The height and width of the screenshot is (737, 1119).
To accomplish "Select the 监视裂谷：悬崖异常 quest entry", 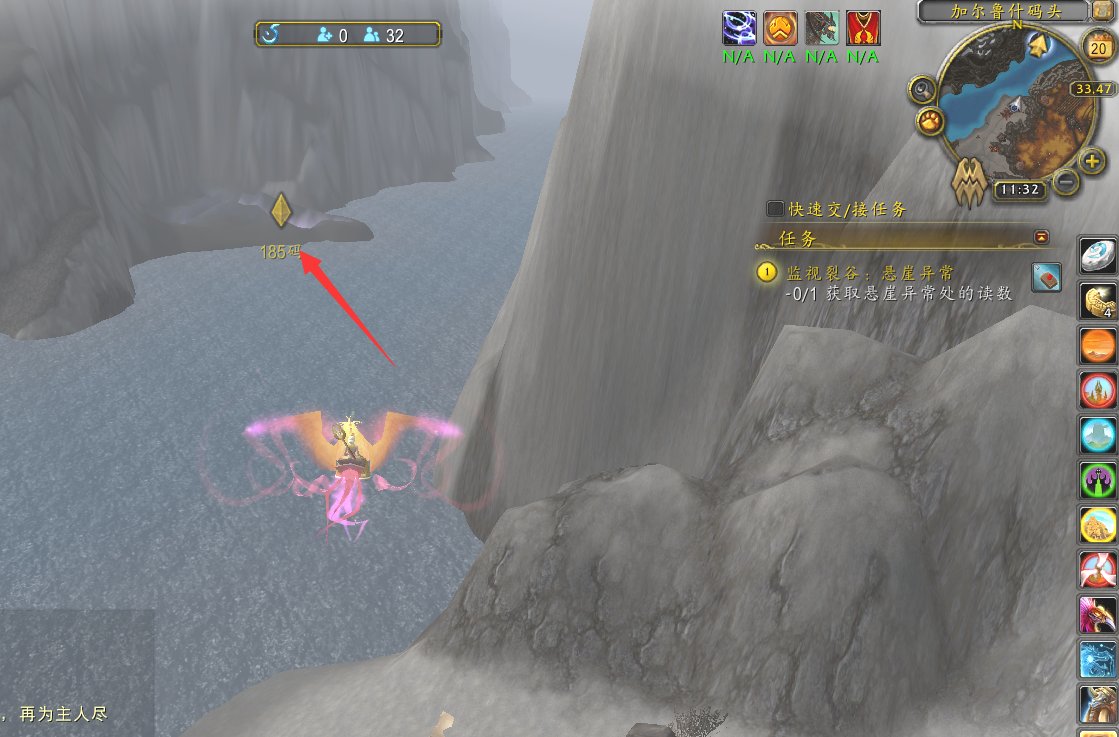I will (x=870, y=272).
